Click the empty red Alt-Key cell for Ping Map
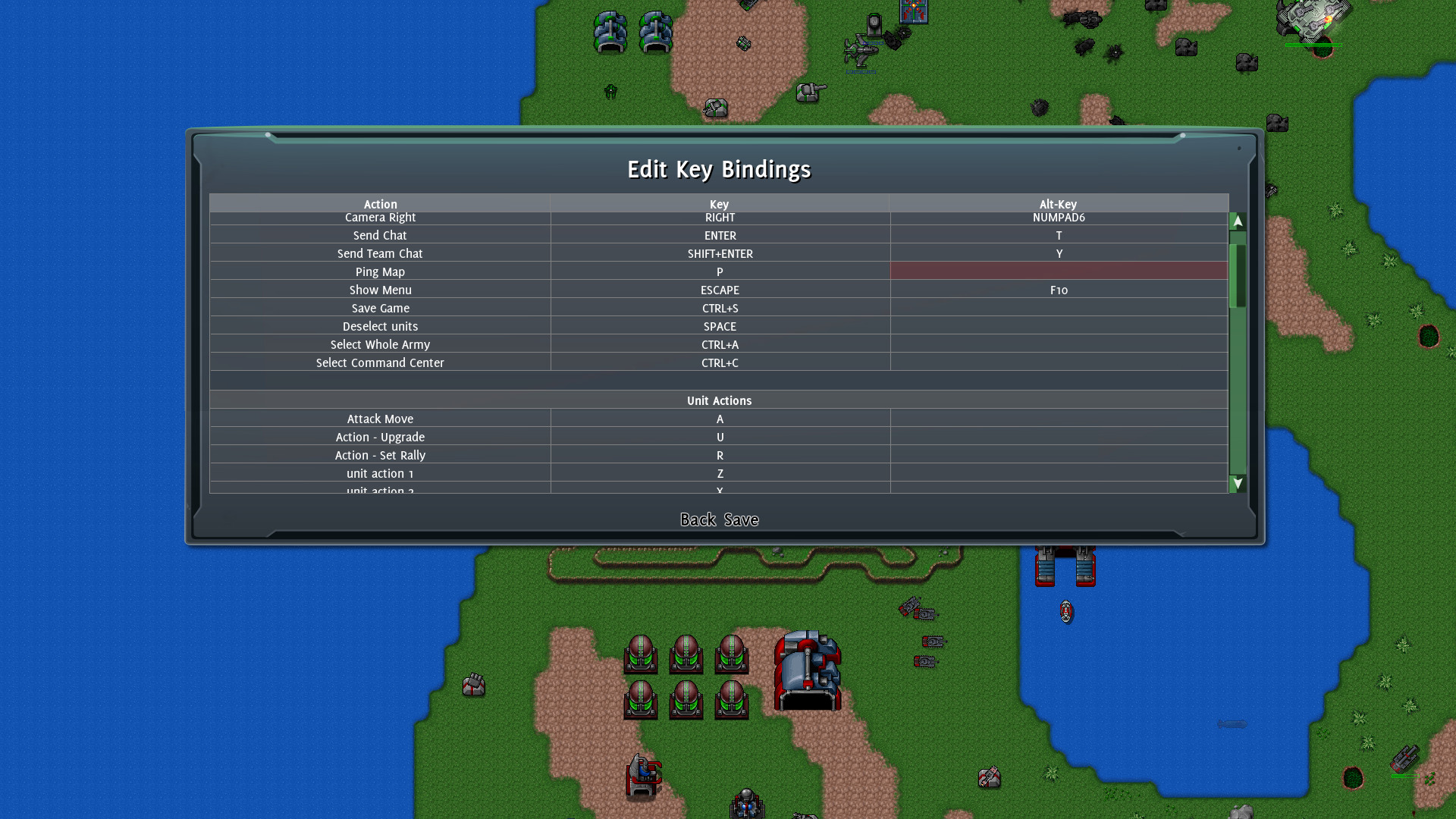Viewport: 1456px width, 819px height. [x=1059, y=271]
